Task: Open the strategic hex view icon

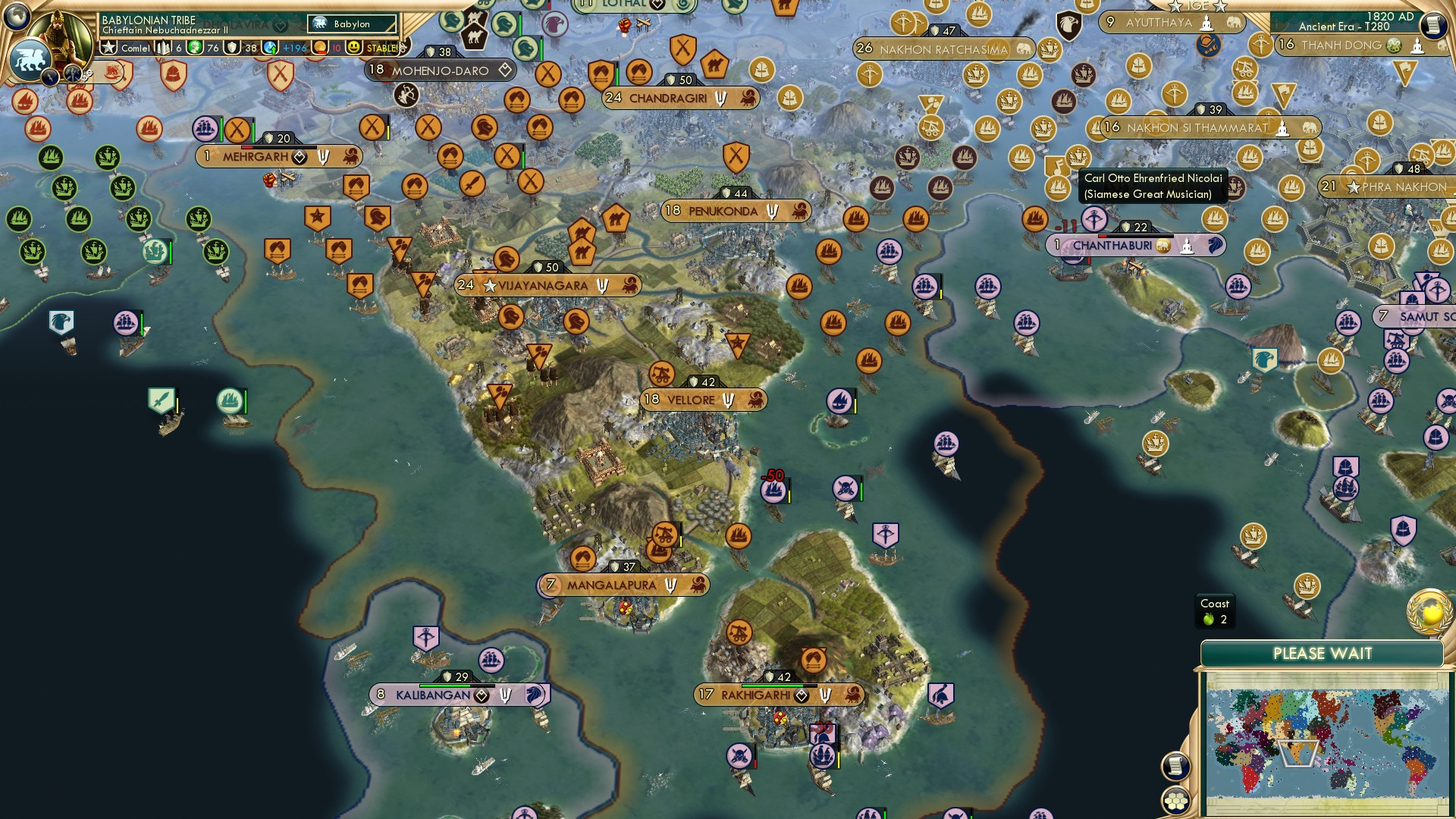Action: 1175,802
